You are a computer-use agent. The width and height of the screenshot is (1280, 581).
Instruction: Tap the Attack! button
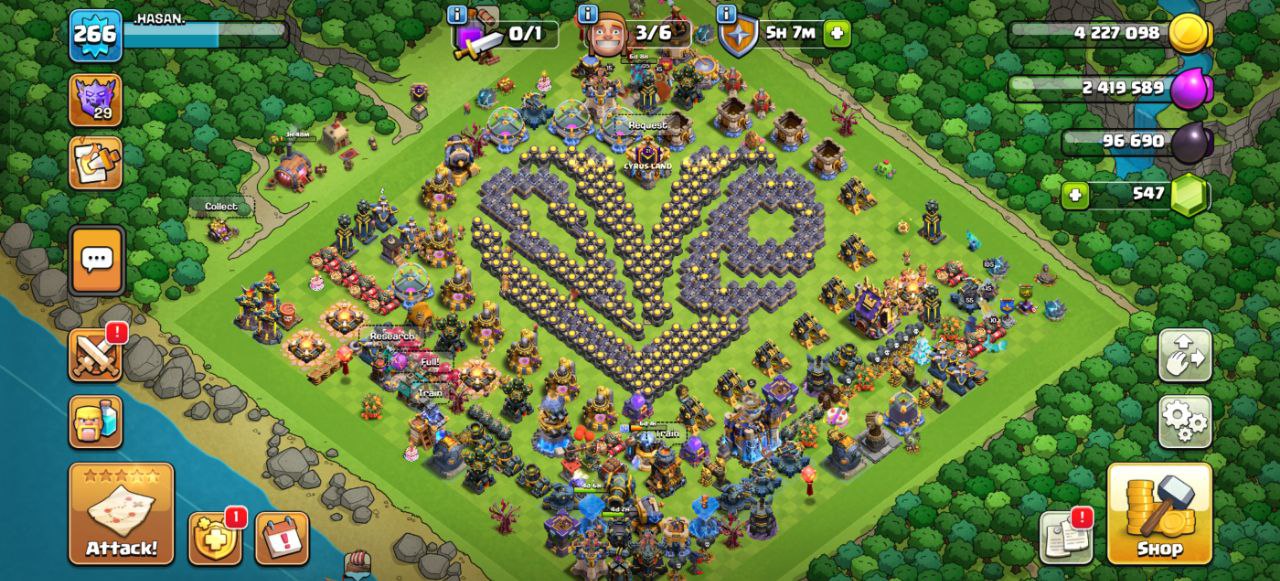pos(121,513)
